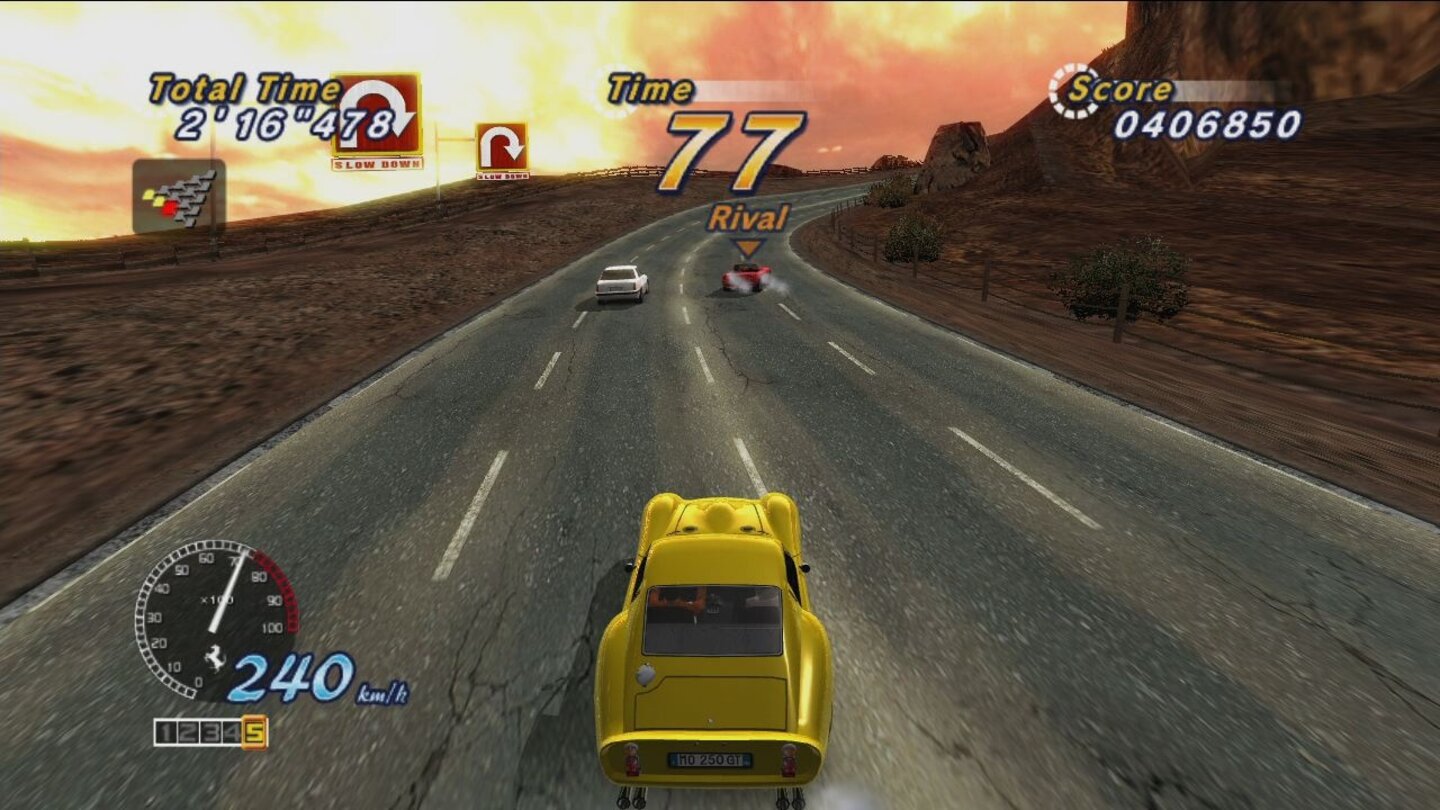The width and height of the screenshot is (1440, 810).
Task: Click the Ferrari prancing horse emblem on speedometer
Action: point(215,656)
